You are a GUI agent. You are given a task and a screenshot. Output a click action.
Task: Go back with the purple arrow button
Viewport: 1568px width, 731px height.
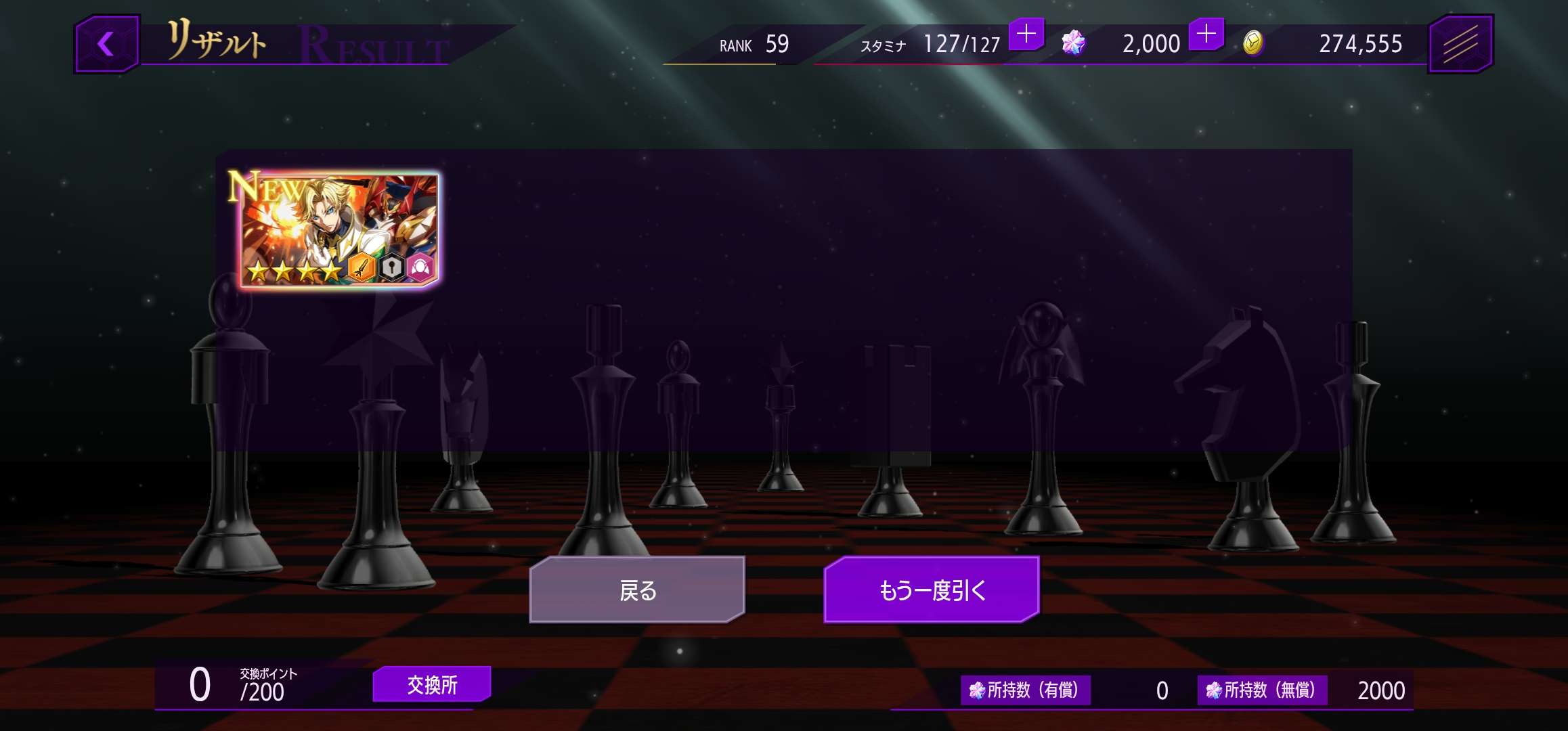(x=106, y=45)
